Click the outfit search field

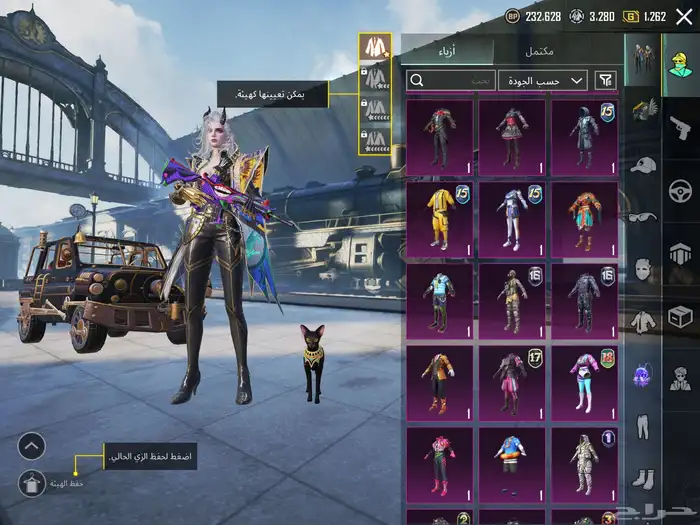pos(452,80)
